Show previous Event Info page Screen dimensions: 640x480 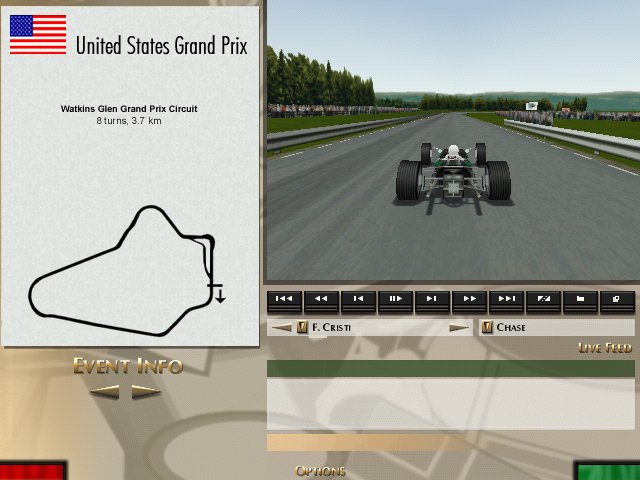tap(105, 392)
